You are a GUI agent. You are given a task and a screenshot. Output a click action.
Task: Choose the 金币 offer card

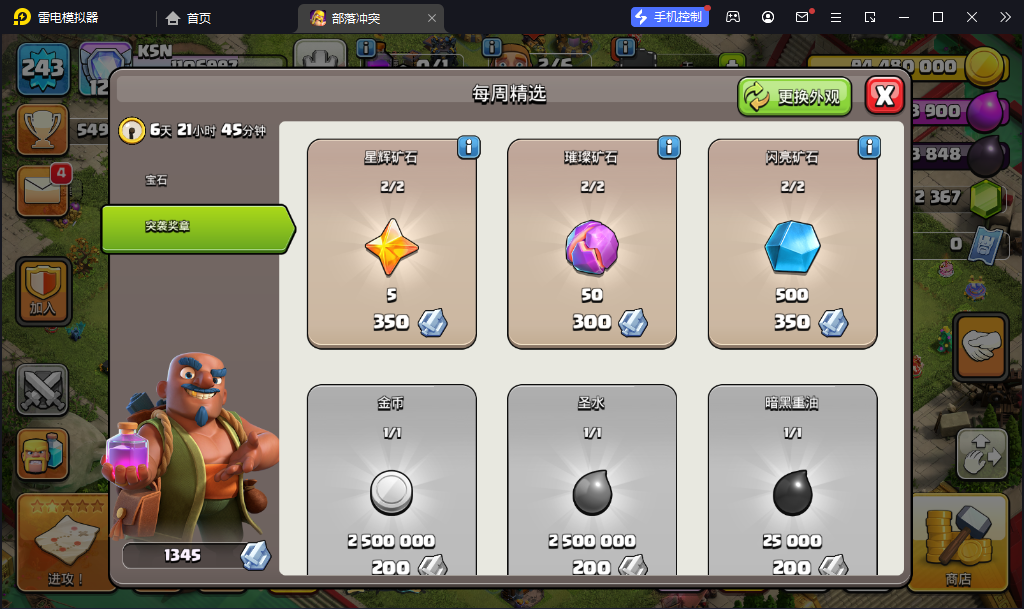[x=391, y=480]
